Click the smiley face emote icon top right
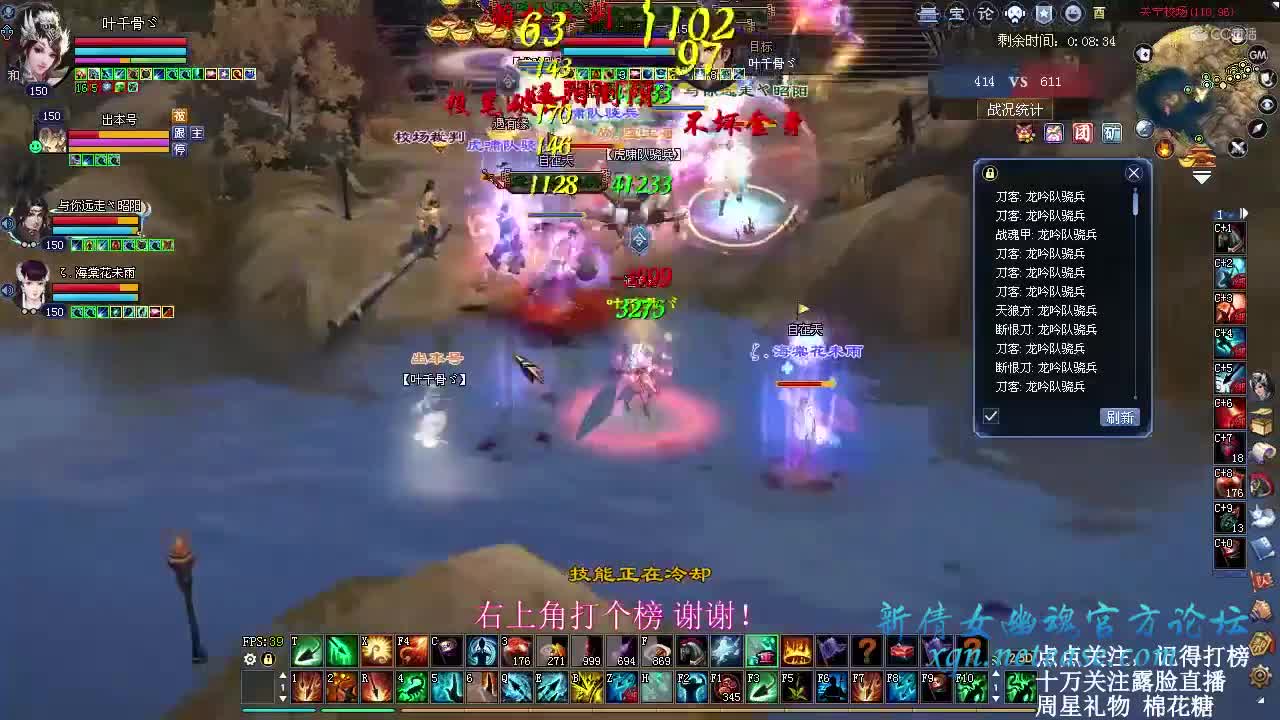The width and height of the screenshot is (1280, 720). pyautogui.click(x=1073, y=13)
